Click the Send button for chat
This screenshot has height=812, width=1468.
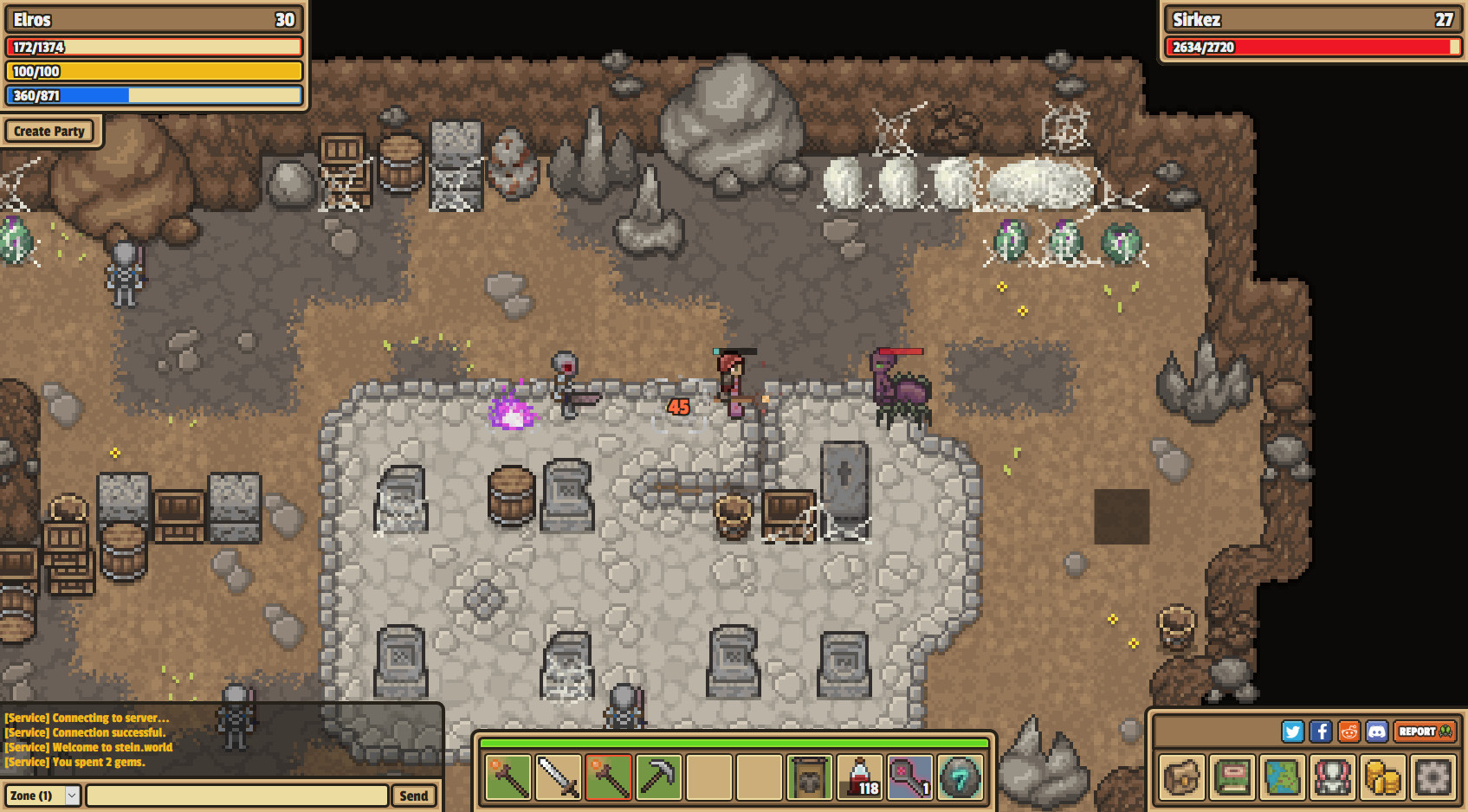coord(413,795)
